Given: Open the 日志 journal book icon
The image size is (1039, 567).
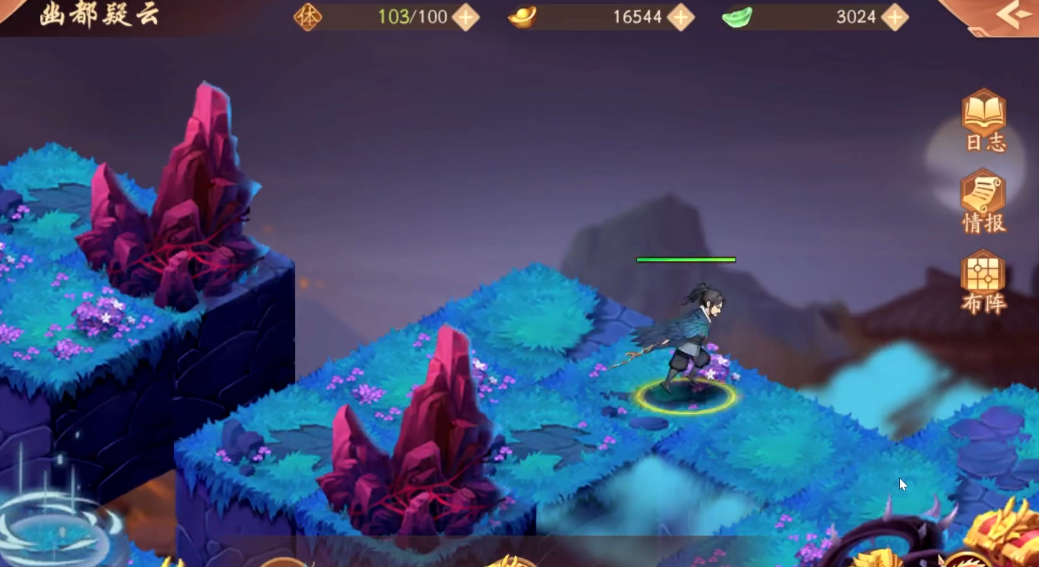Looking at the screenshot, I should (983, 116).
